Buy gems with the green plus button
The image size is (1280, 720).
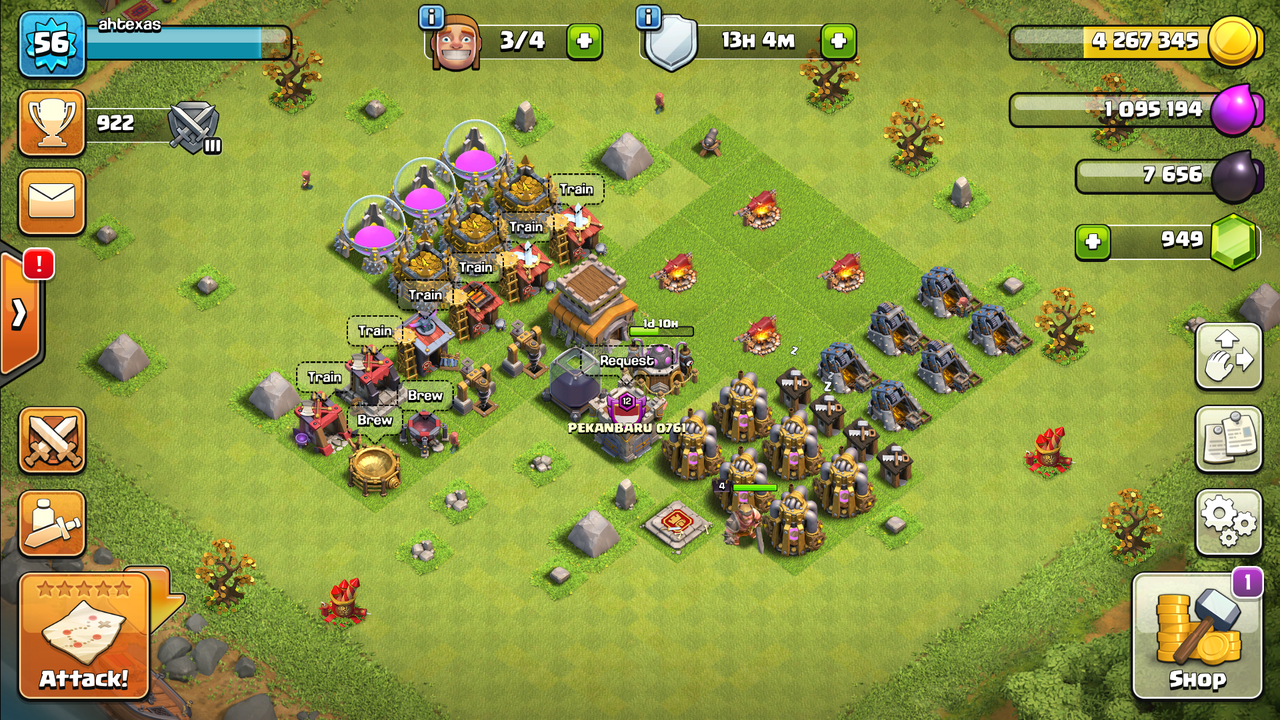1095,241
